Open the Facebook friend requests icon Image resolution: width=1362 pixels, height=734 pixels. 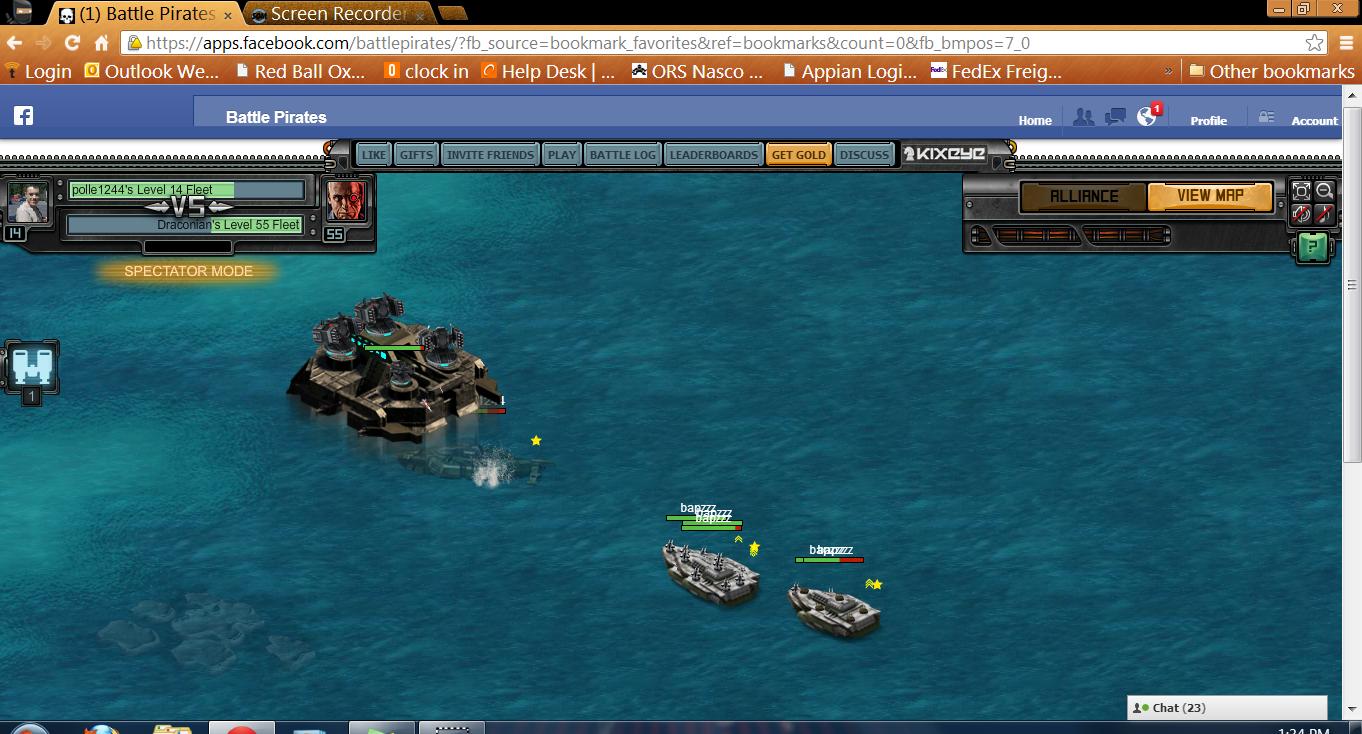click(1084, 117)
